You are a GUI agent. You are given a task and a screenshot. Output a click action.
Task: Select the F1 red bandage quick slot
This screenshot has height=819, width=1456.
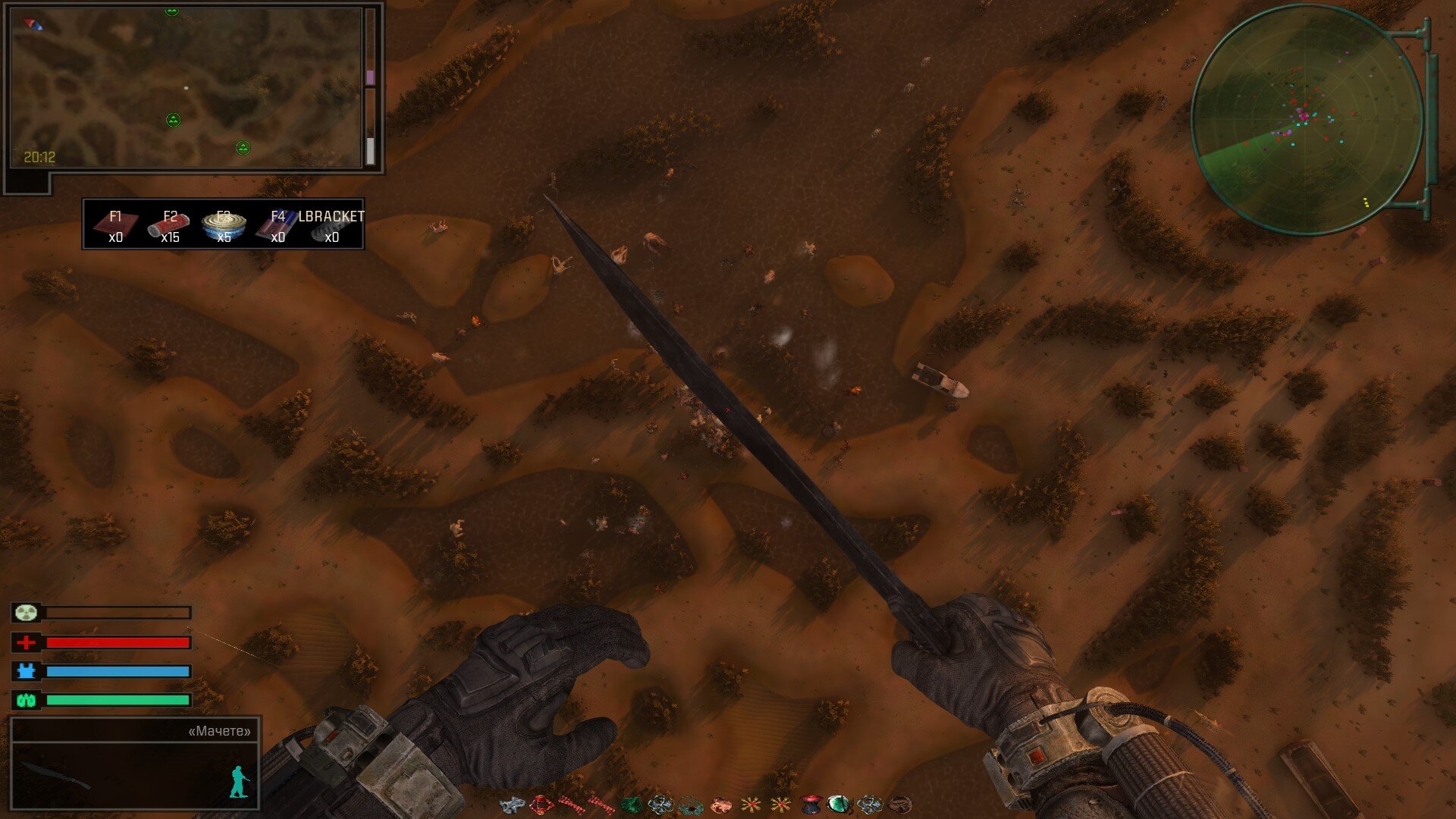click(x=115, y=225)
